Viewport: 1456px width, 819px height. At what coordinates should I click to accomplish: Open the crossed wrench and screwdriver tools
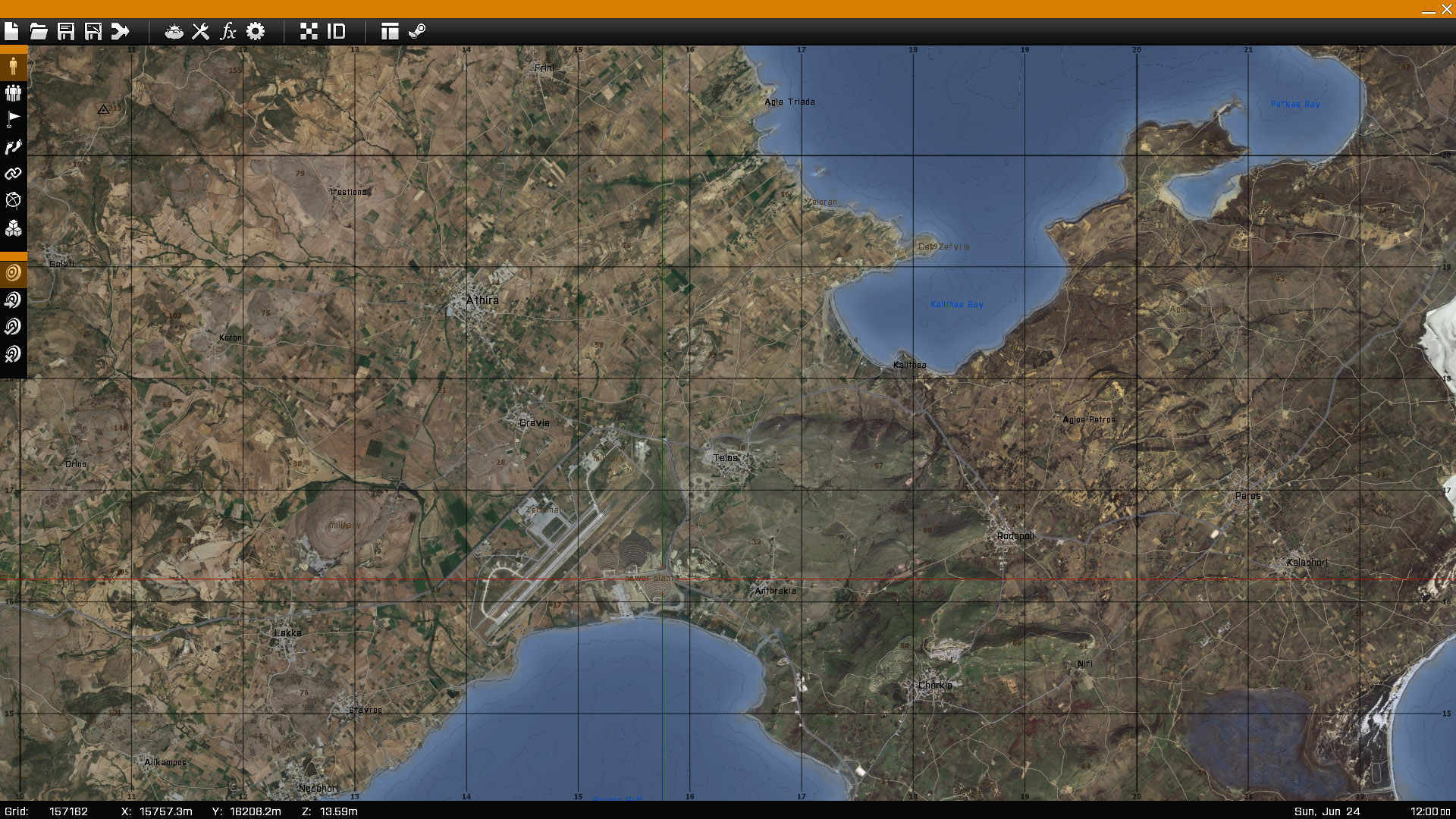coord(201,31)
